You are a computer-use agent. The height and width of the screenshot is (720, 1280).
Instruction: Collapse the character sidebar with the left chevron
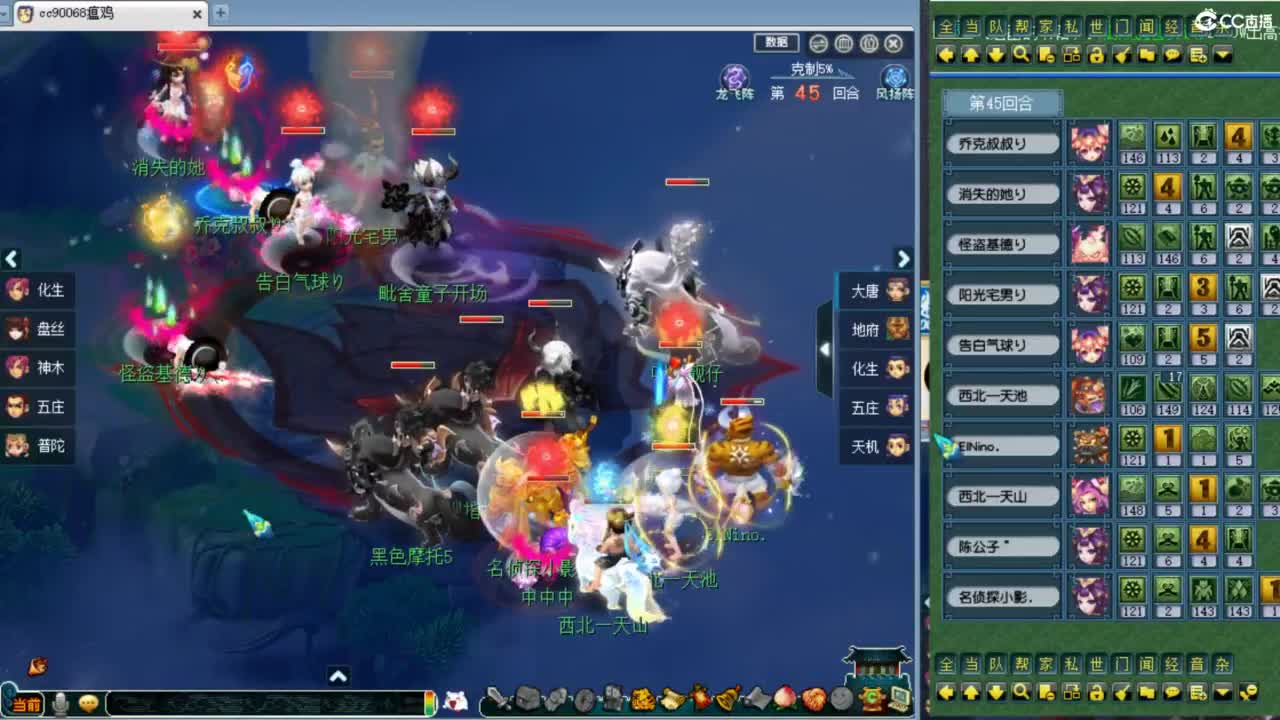(x=11, y=260)
